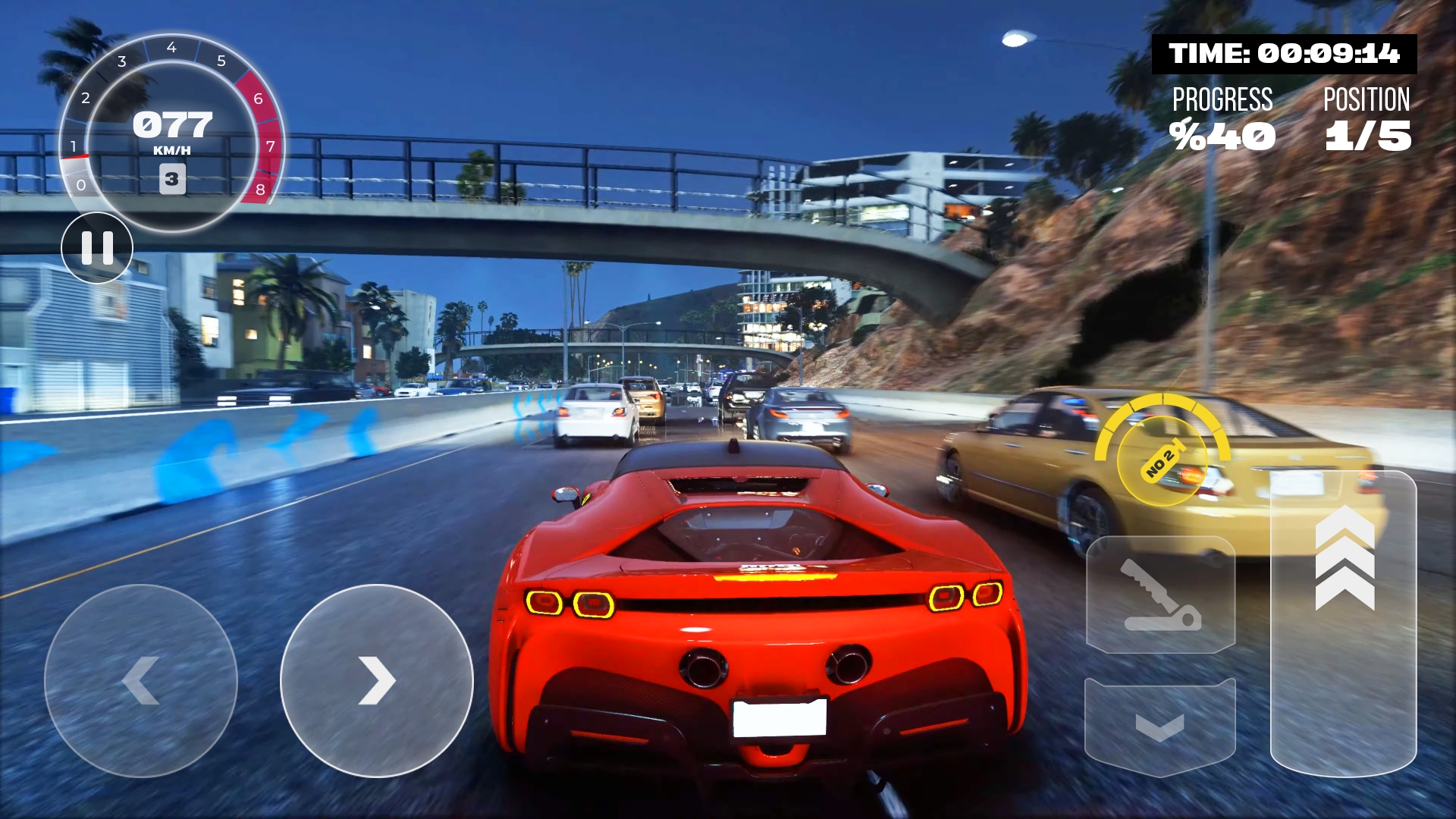Screen dimensions: 1456x819
Task: Pull the handbrake button
Action: coord(1160,595)
